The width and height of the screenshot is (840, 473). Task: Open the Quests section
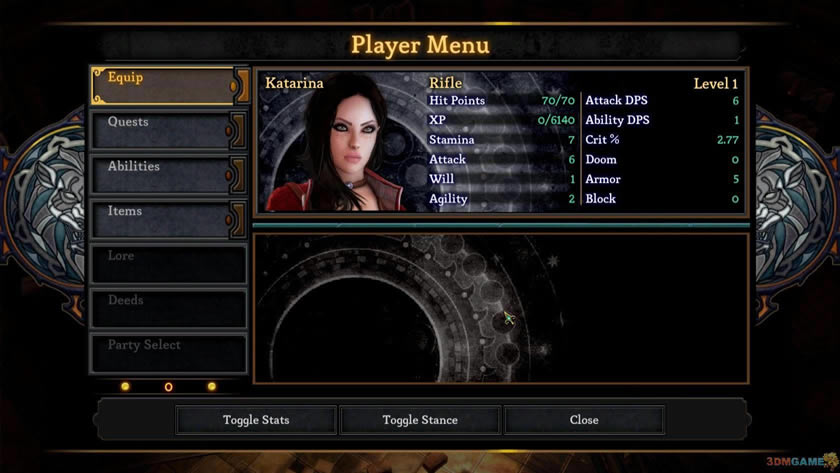[165, 131]
